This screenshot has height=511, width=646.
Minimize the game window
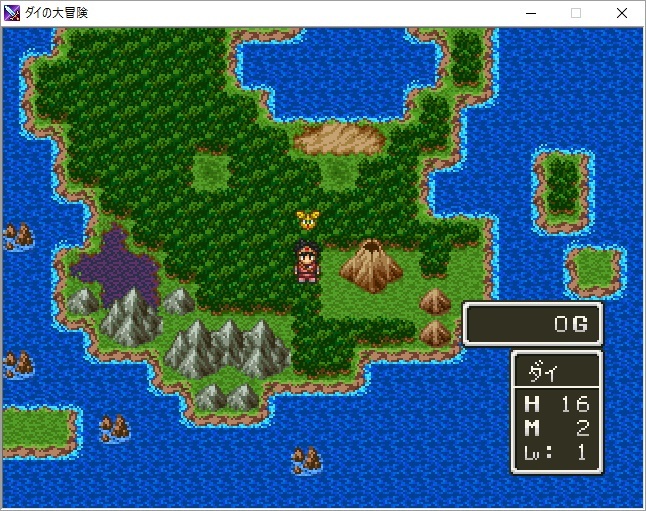pos(530,13)
